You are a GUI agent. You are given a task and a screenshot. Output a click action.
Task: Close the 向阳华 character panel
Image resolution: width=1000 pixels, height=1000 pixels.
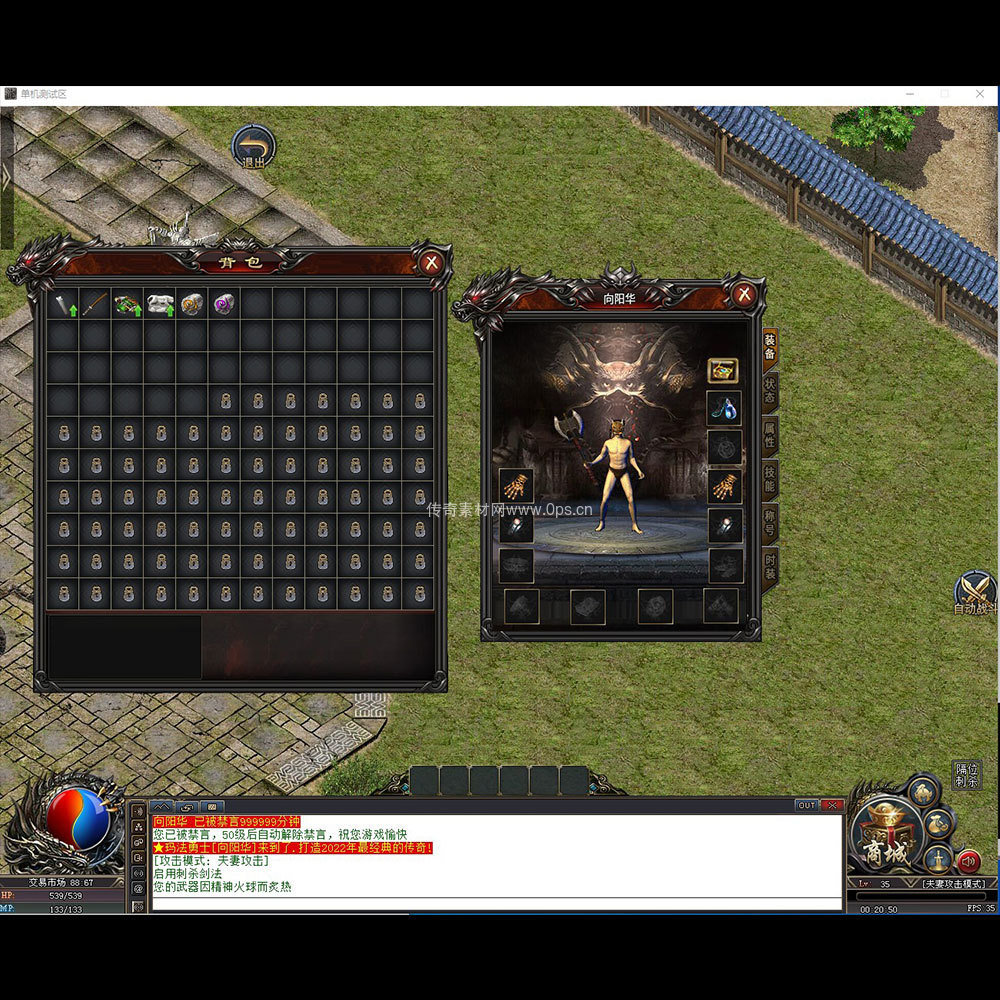[743, 294]
